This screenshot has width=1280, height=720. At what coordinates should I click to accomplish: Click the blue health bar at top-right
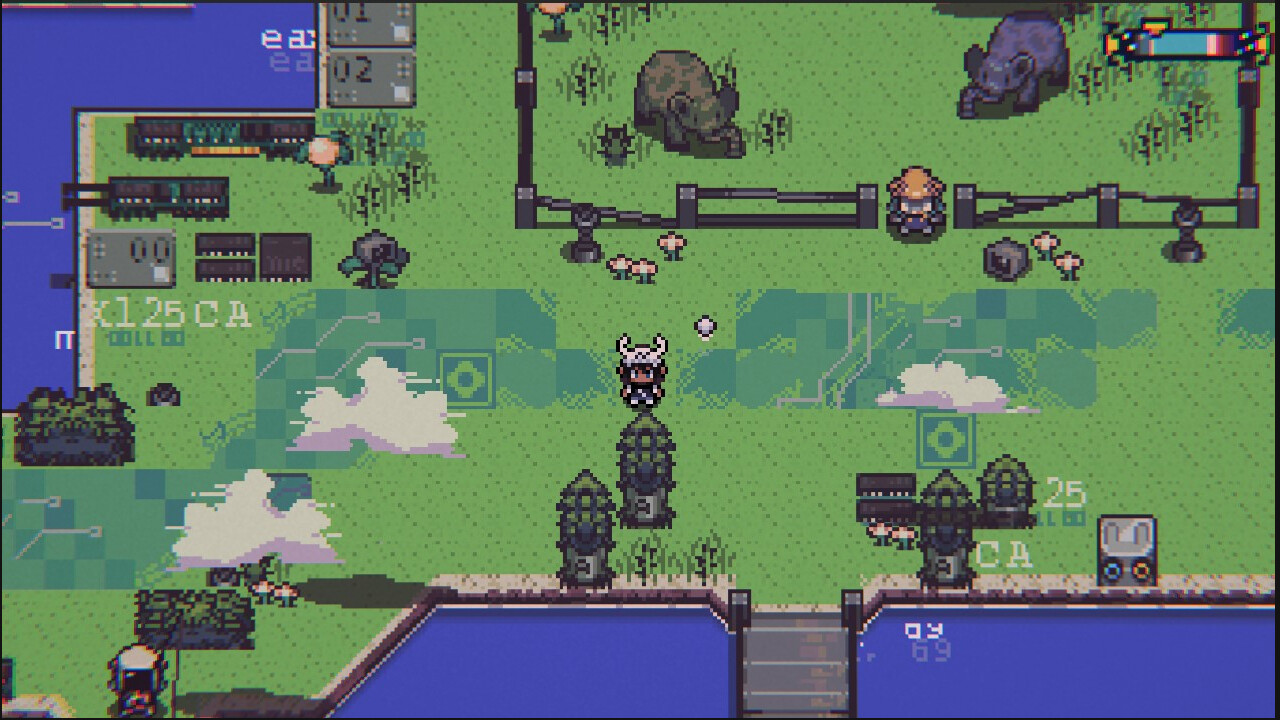coord(1180,42)
